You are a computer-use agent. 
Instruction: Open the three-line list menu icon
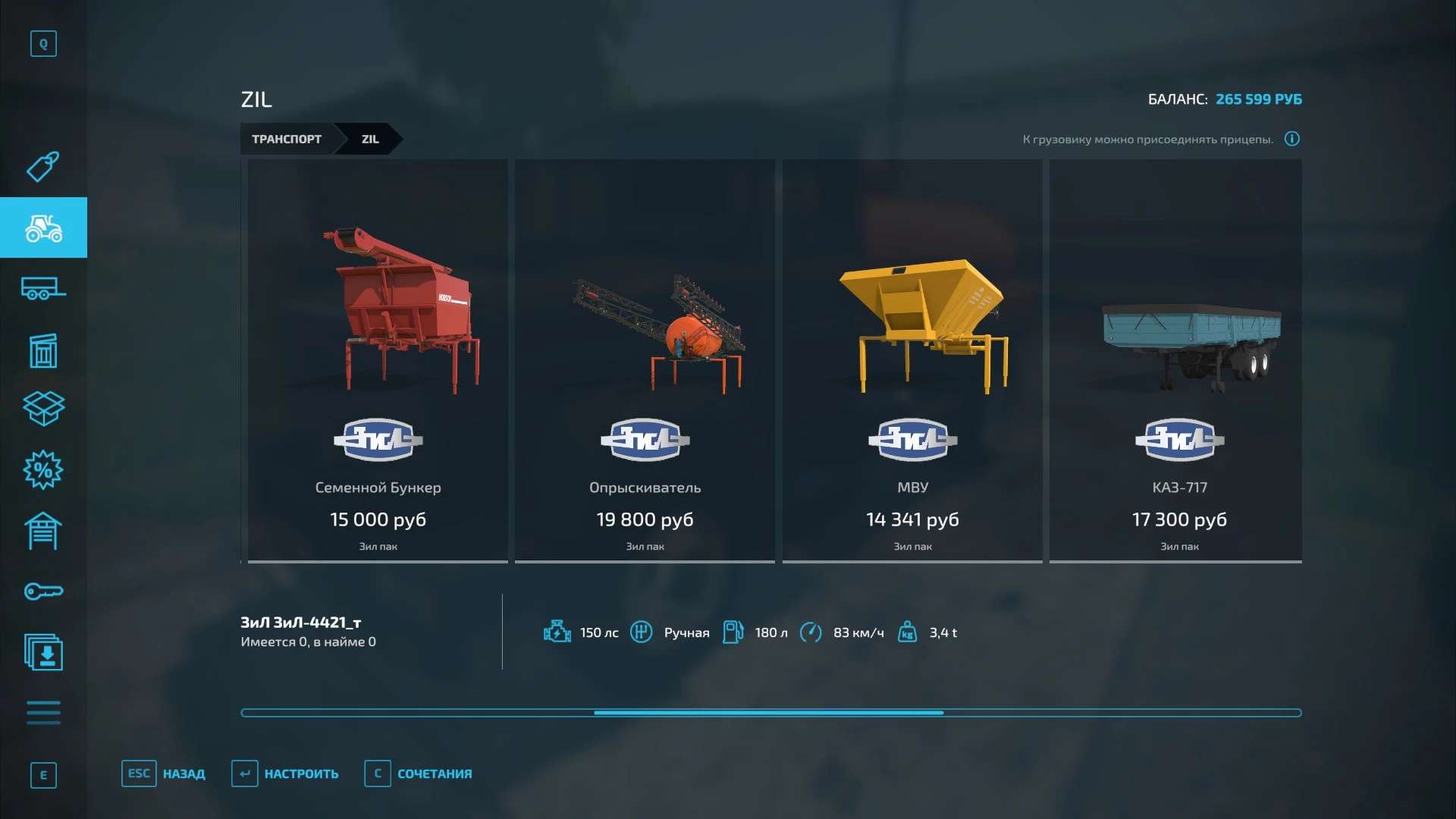point(43,713)
